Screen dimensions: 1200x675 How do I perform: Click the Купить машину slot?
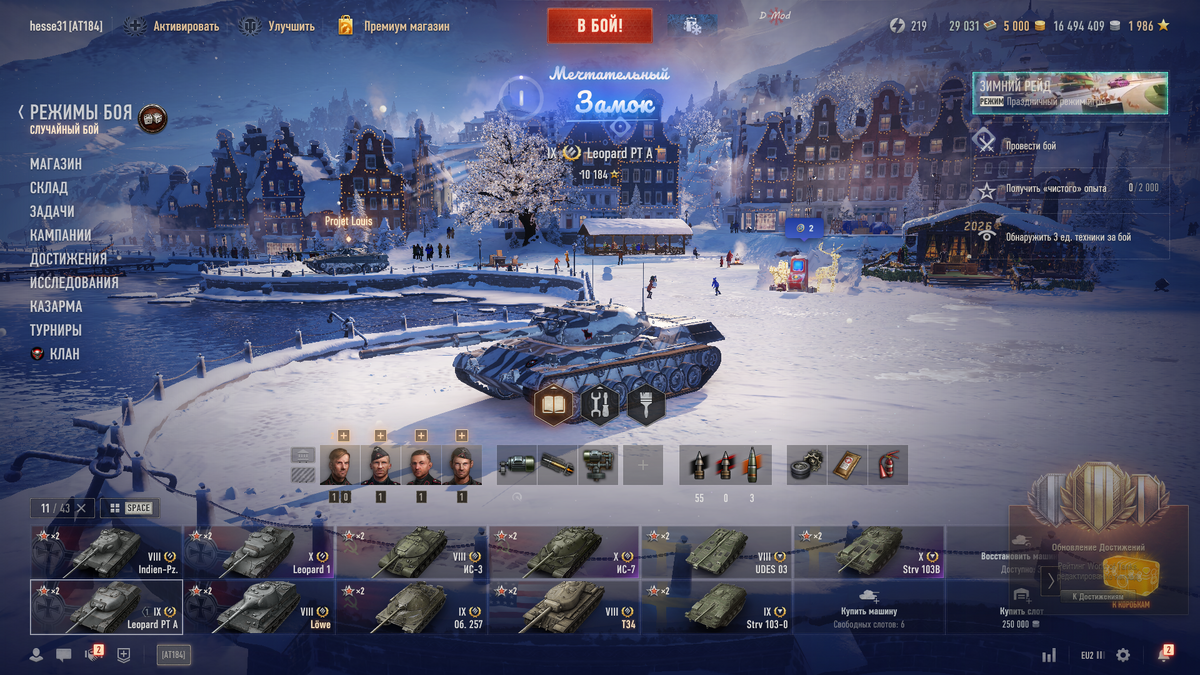(868, 607)
